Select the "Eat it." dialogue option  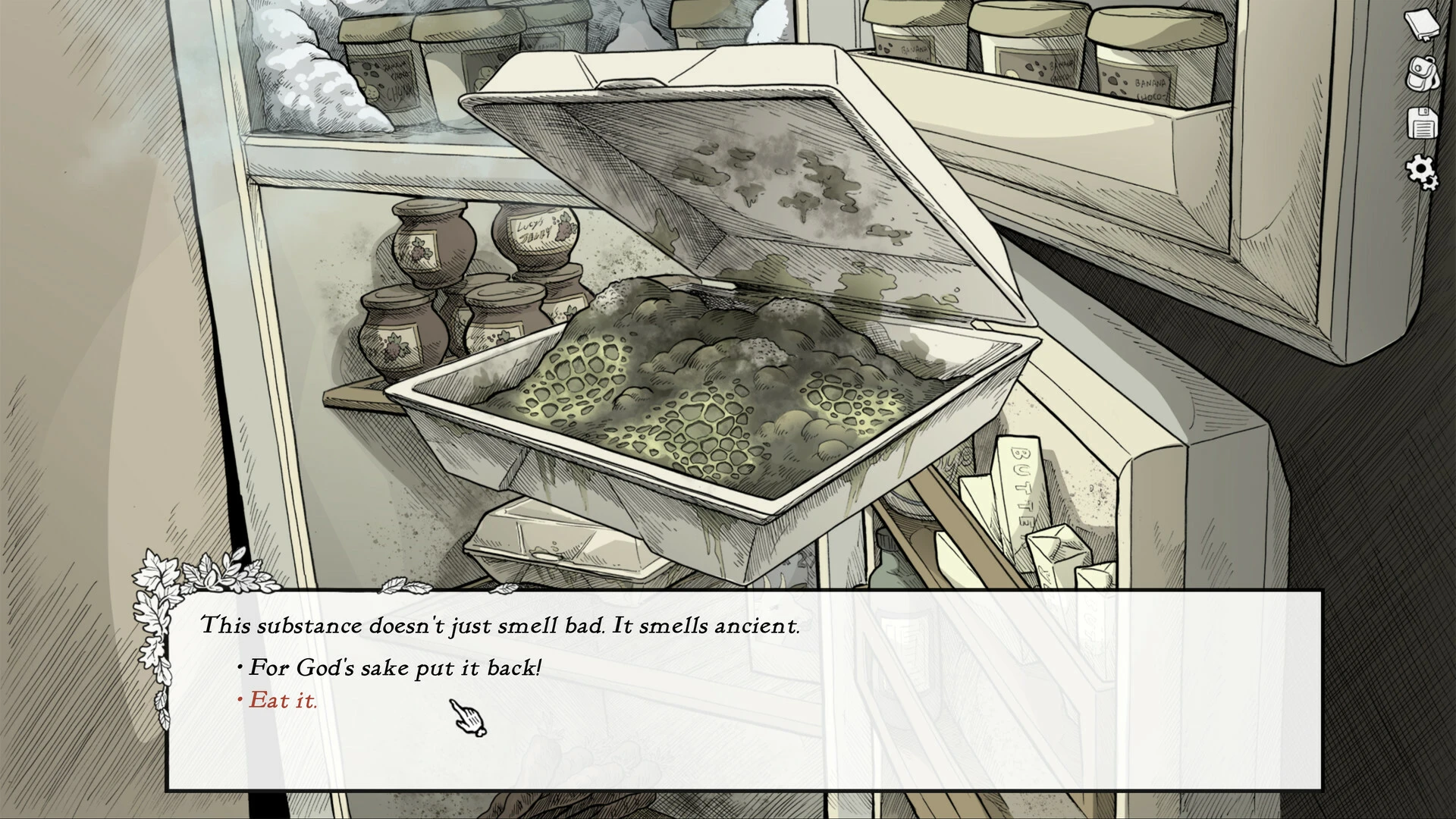(283, 701)
